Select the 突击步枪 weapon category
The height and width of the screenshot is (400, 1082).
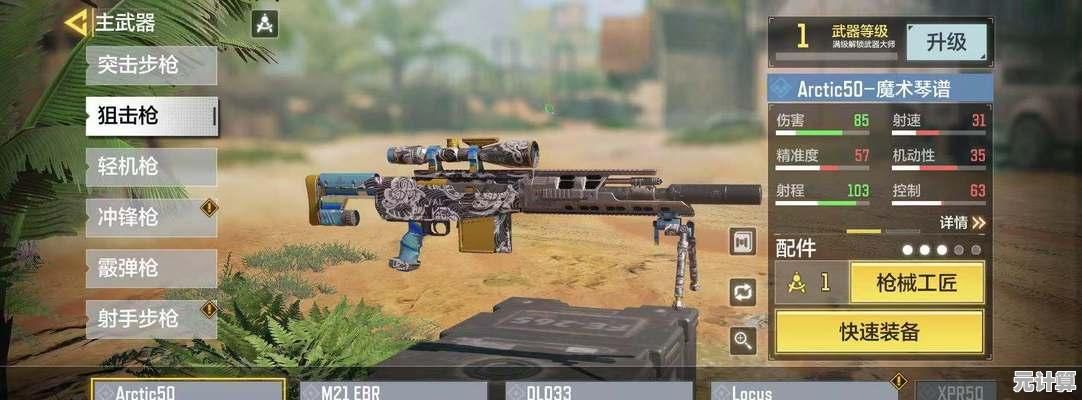[151, 65]
